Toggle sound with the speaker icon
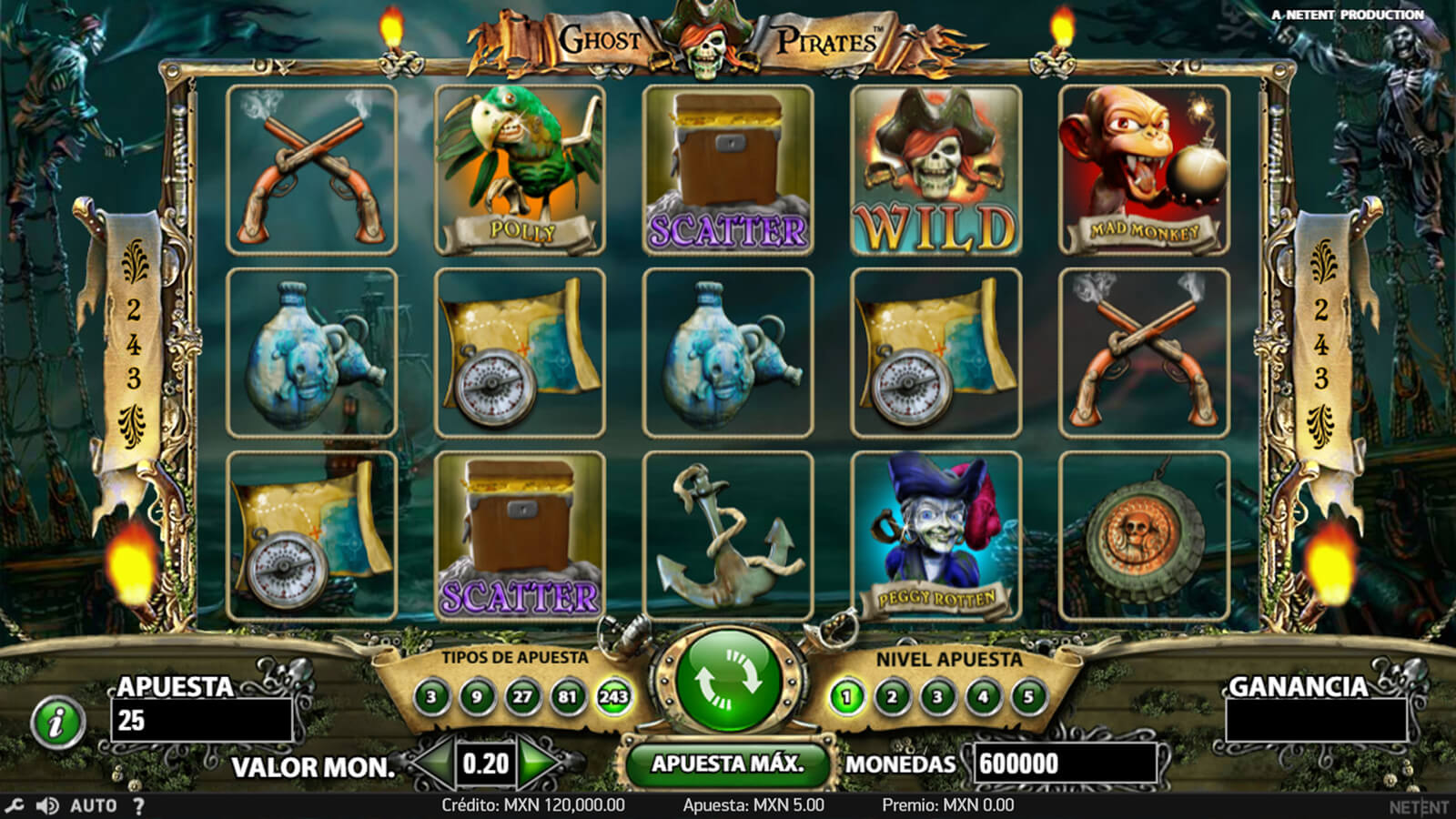 [47, 805]
